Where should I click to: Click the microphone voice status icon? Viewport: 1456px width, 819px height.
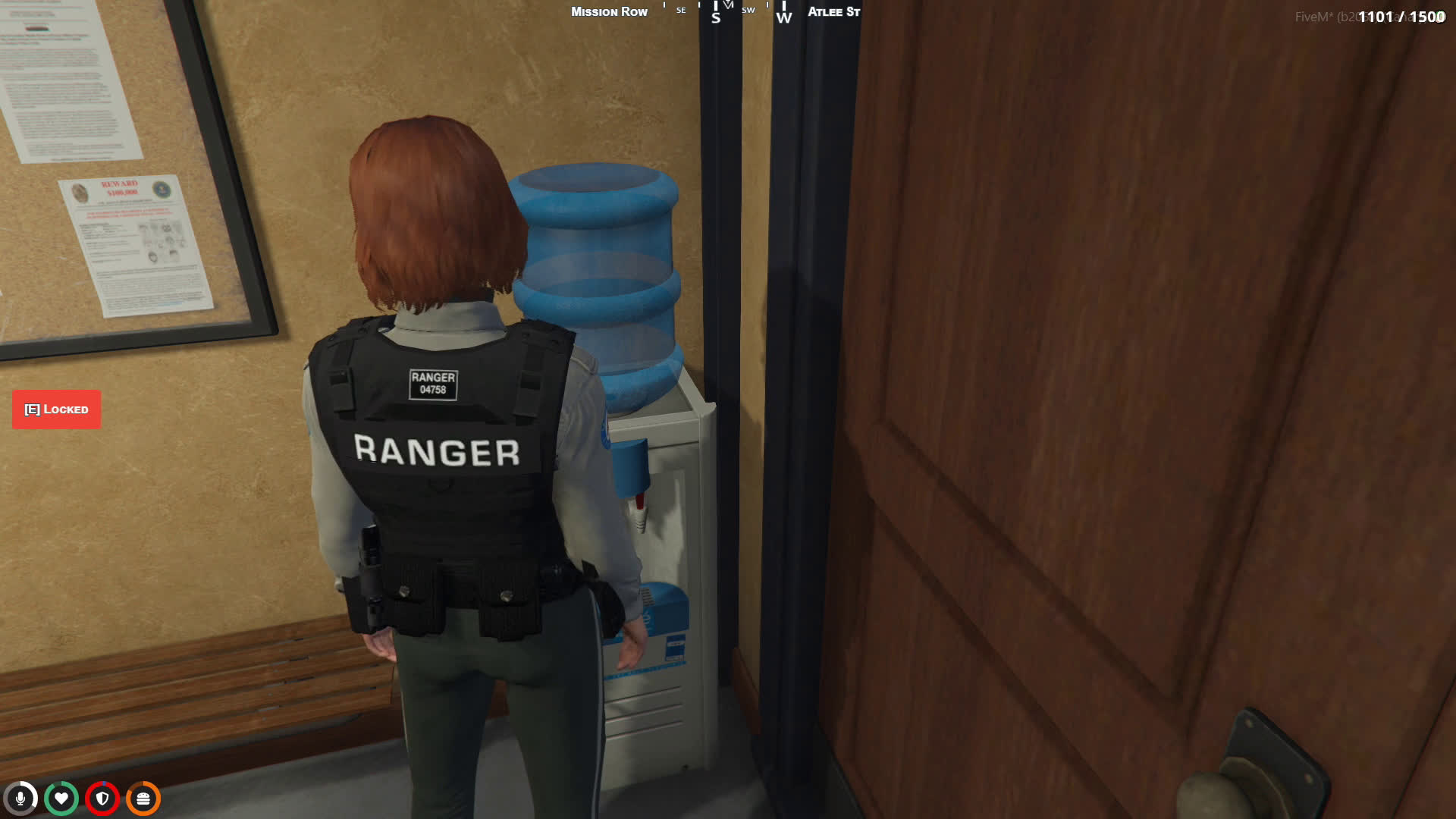coord(20,799)
